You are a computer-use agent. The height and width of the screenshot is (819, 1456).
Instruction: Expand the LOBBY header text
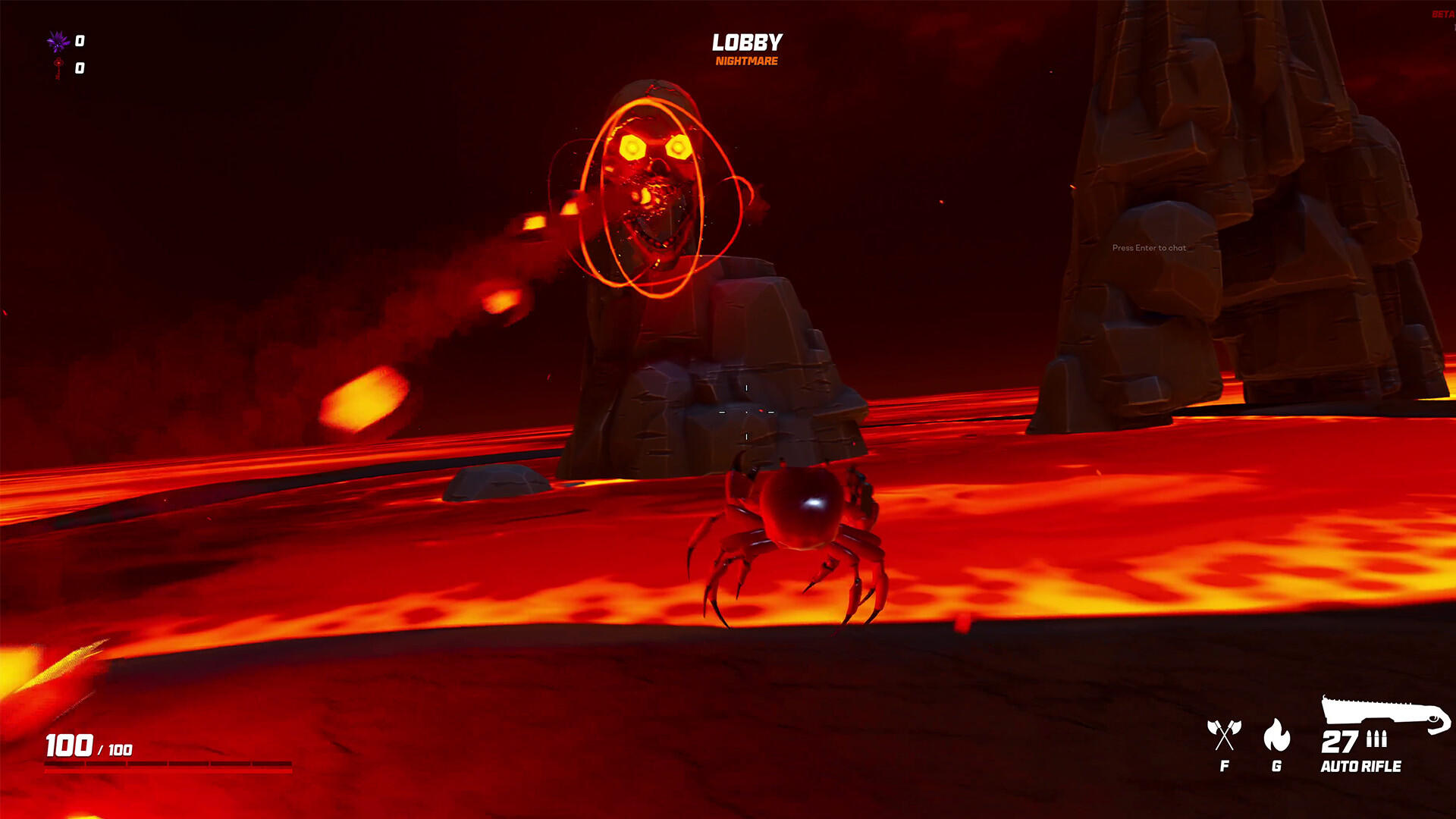tap(746, 42)
